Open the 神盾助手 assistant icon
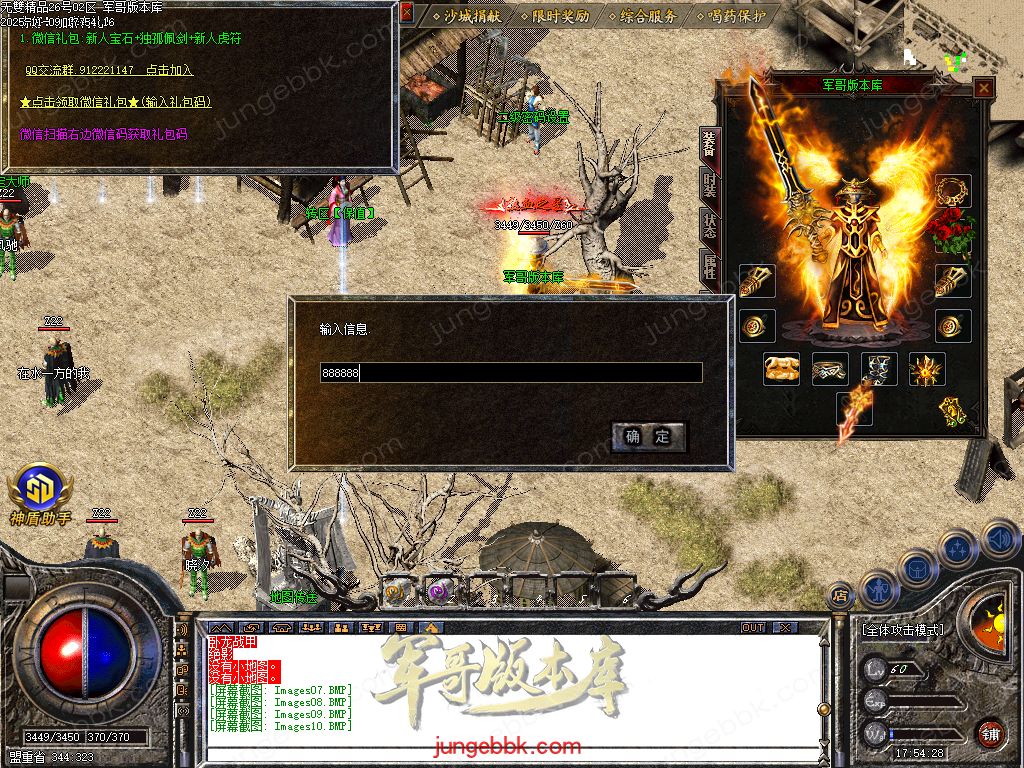The image size is (1024, 768). click(40, 493)
